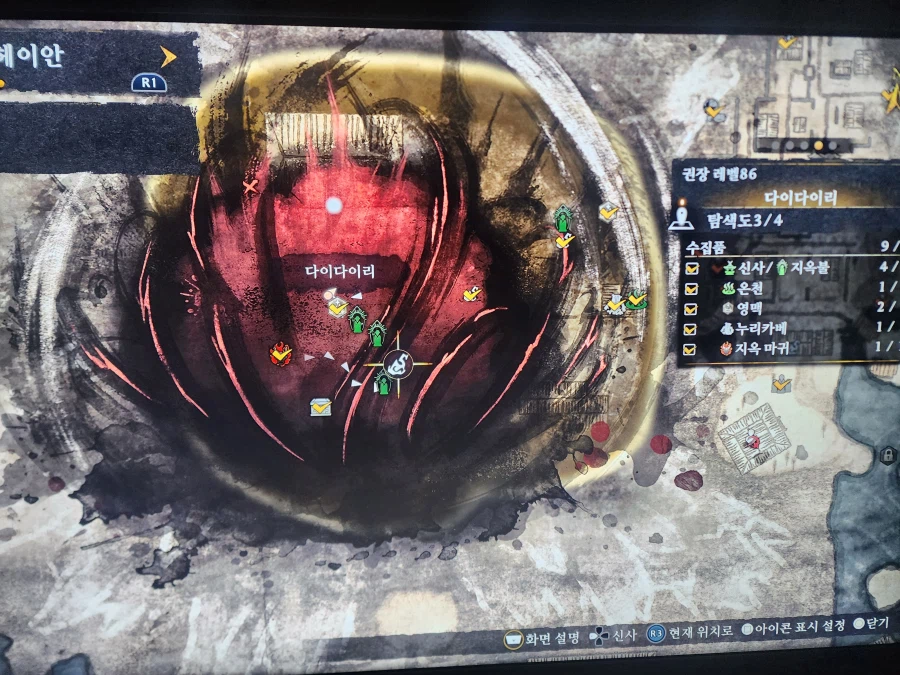
Task: Select the 다이다이리 area label on the map
Action: pos(343,271)
